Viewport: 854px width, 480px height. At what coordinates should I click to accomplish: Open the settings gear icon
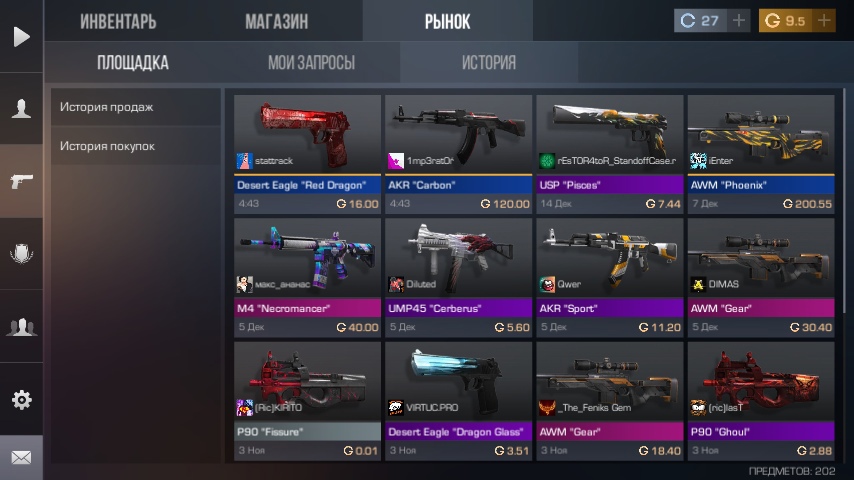point(21,400)
